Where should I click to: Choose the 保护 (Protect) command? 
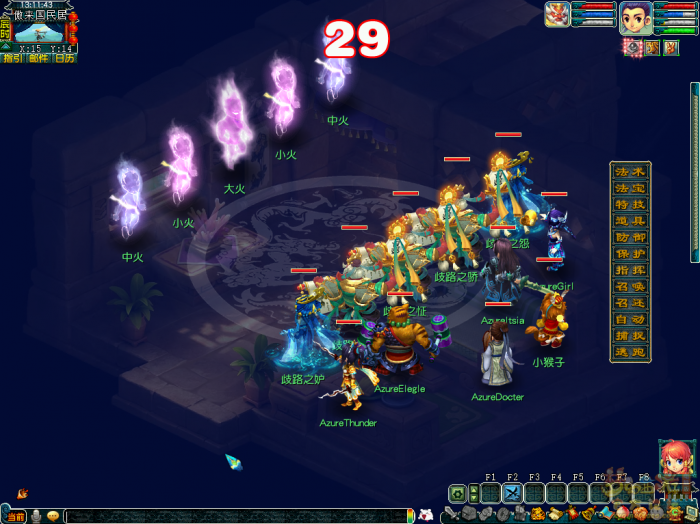pos(630,254)
